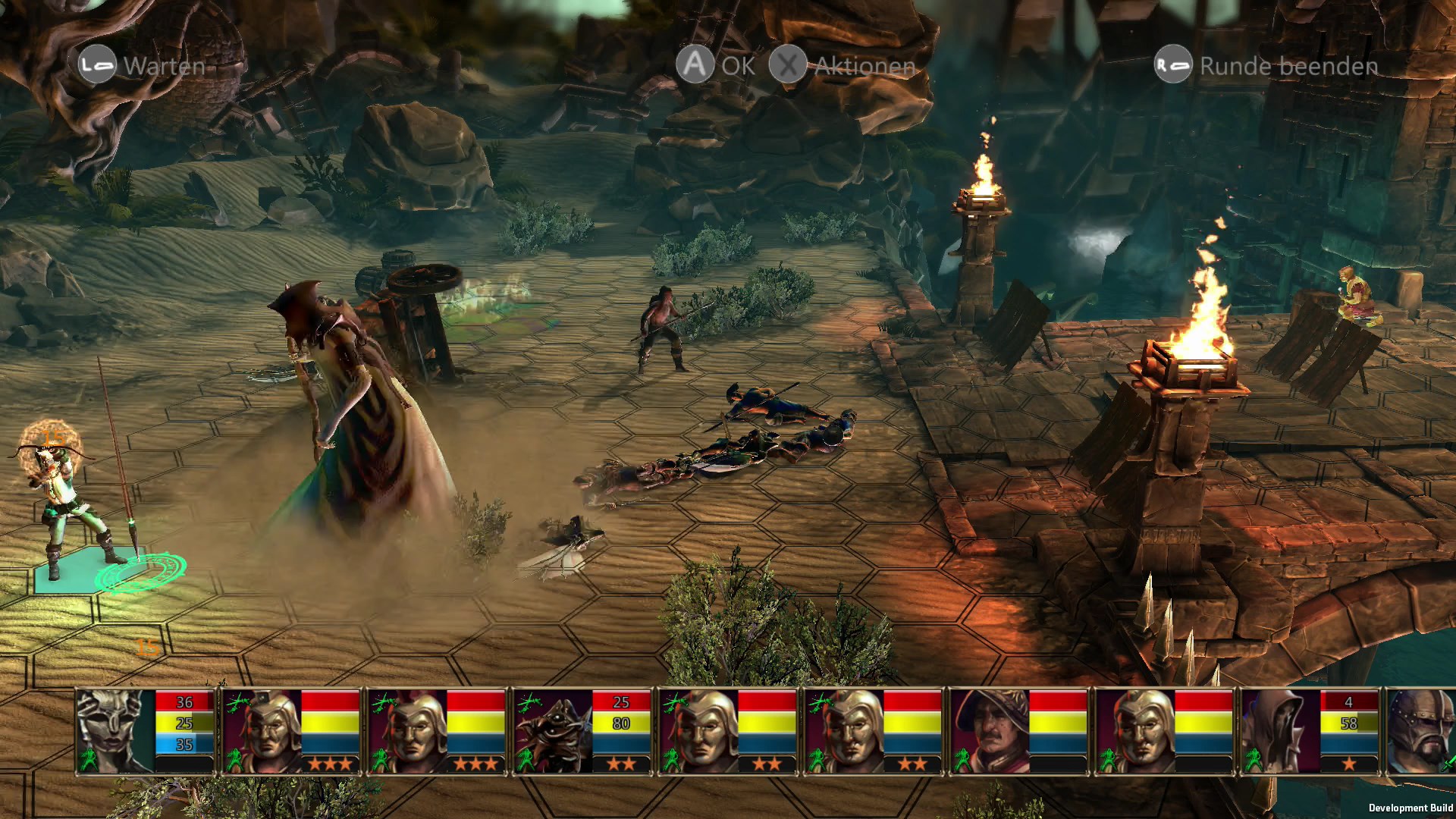The image size is (1456, 819).
Task: Choose the spiky dark creature portrait
Action: point(552,730)
